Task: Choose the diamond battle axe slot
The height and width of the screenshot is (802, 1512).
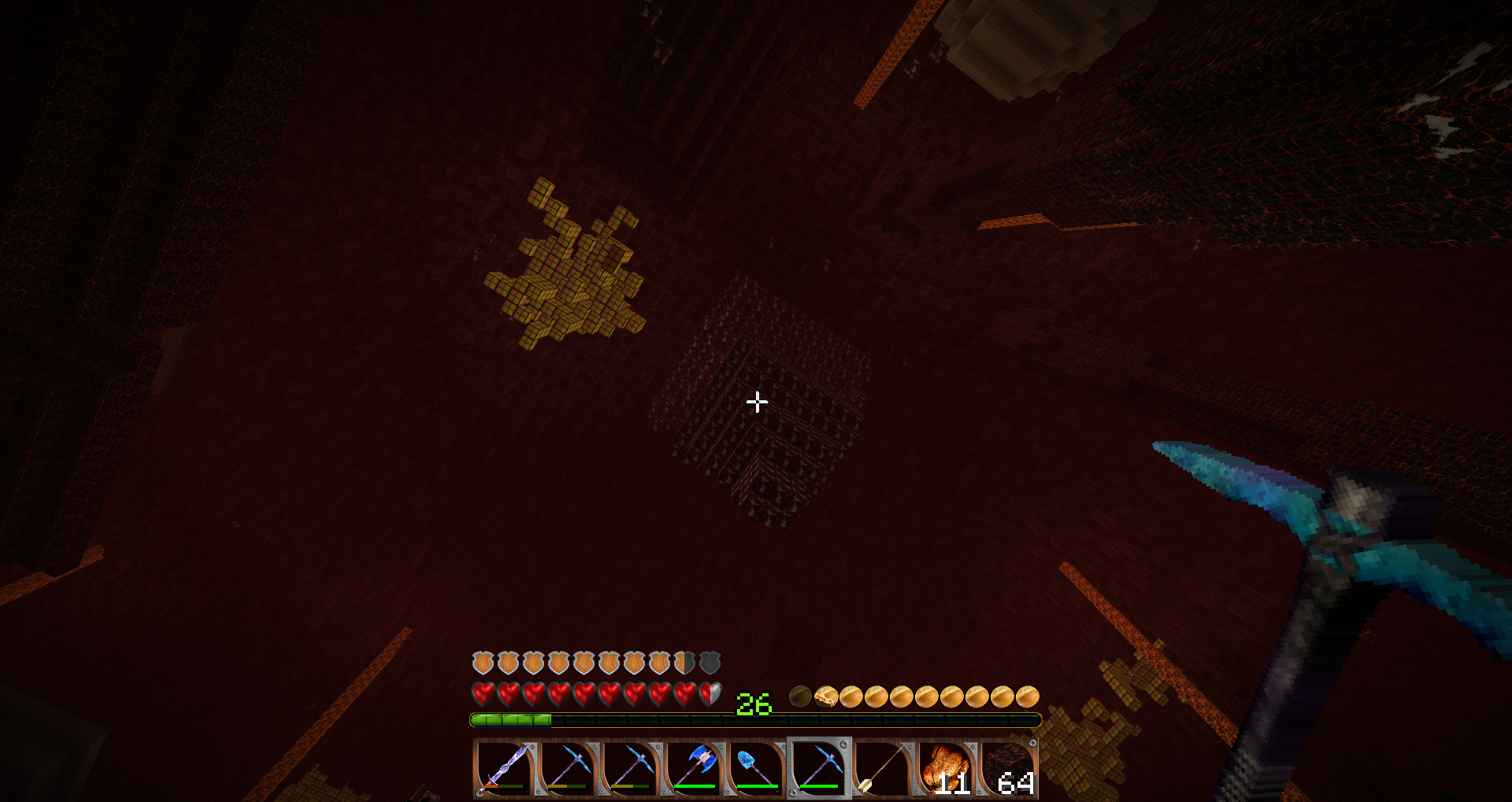Action: coord(693,768)
